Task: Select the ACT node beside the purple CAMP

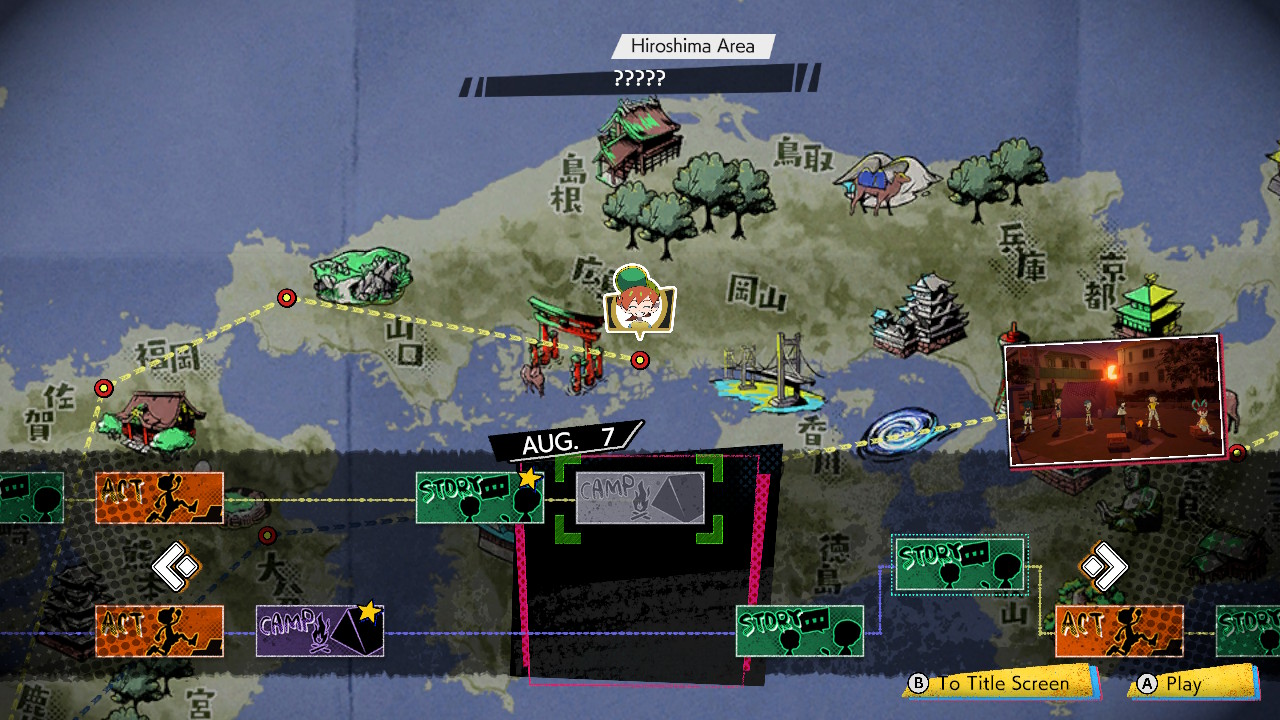Action: point(159,631)
